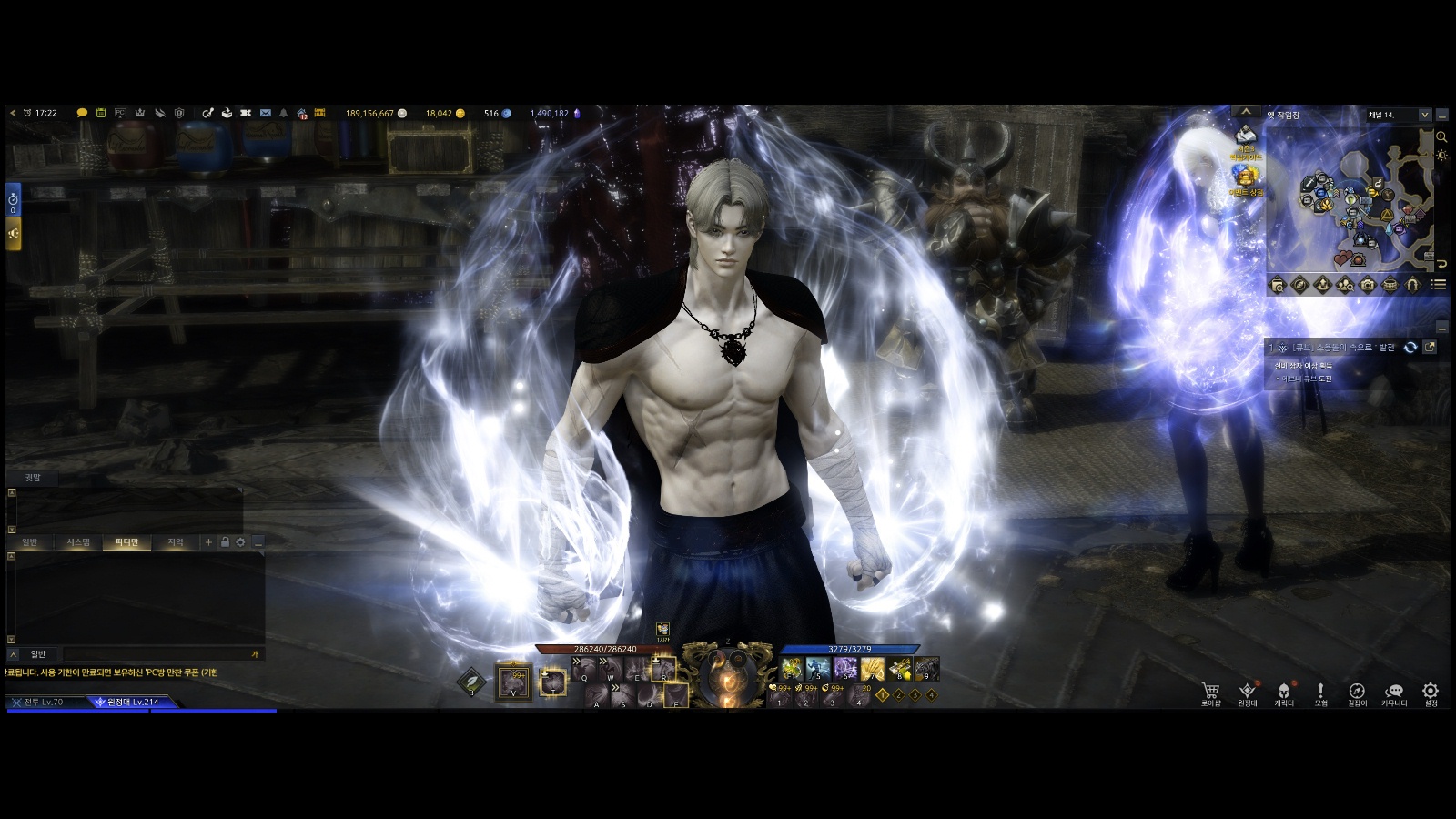Open the event shop chest icon

click(x=1246, y=177)
